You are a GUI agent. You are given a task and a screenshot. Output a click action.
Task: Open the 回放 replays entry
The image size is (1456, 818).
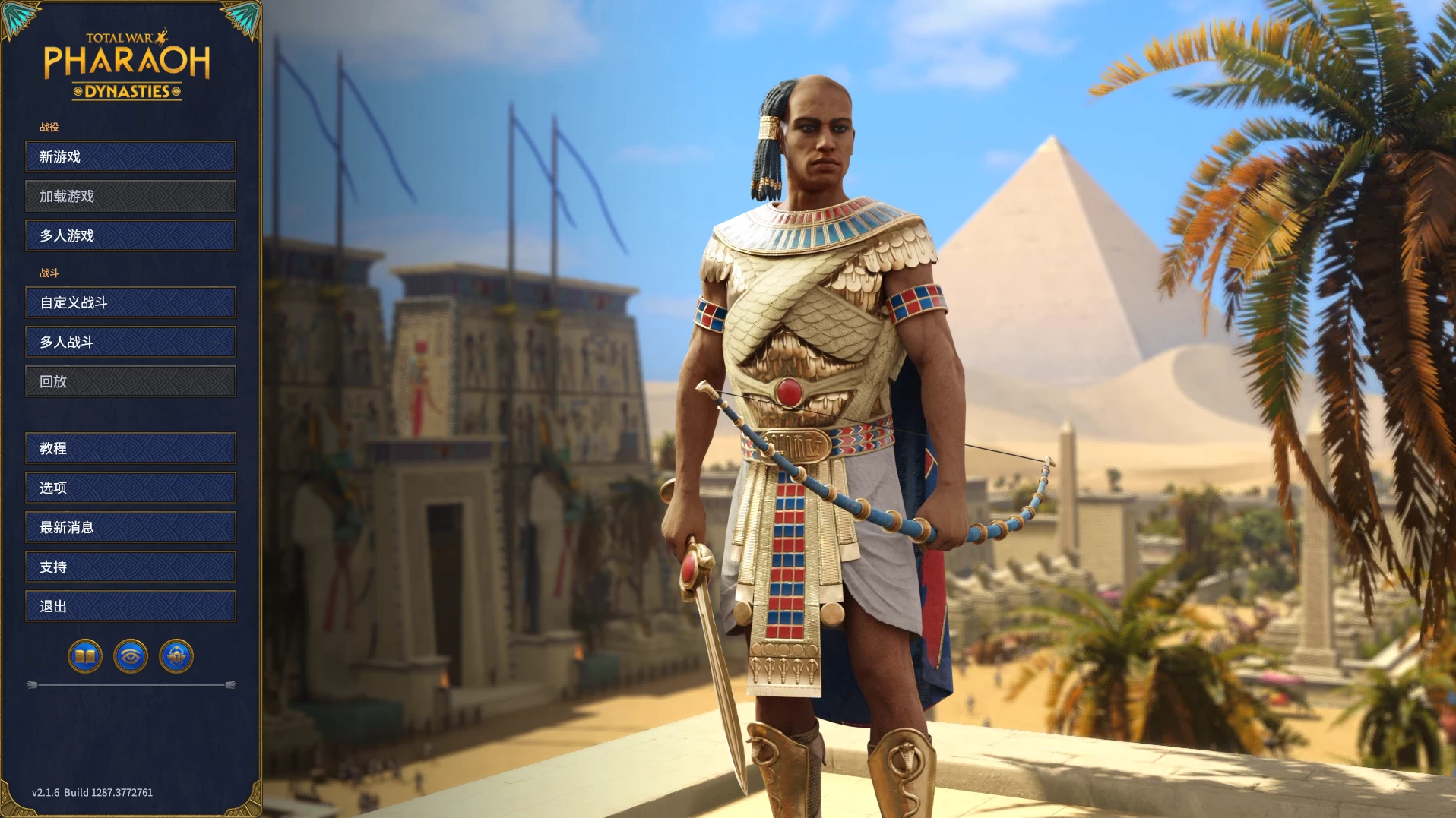tap(131, 381)
